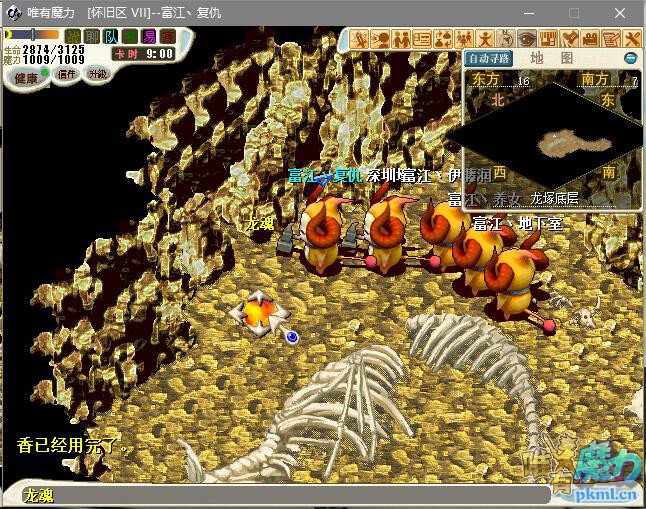Open the eye icon in top toolbar

(x=525, y=38)
